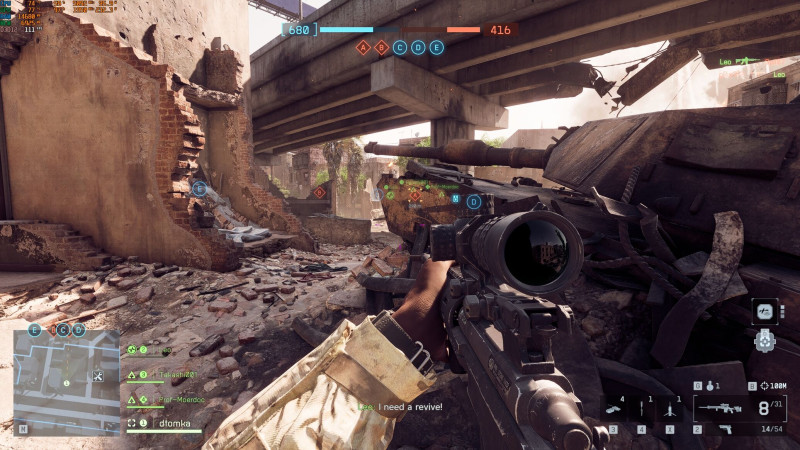Click the weapon attachment icon above the specialist icon
800x450 pixels.
click(764, 311)
